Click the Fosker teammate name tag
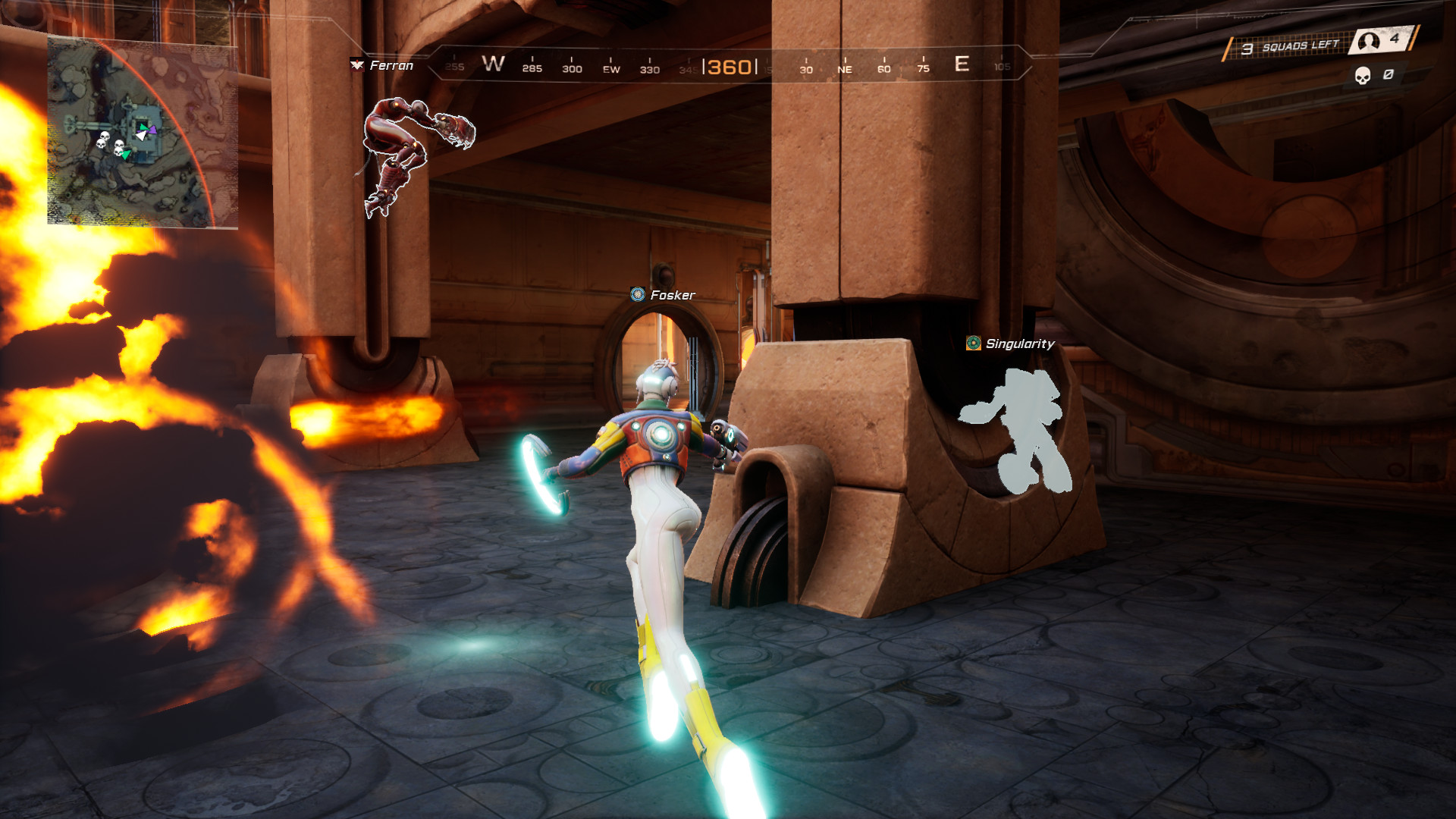This screenshot has width=1456, height=819. coord(664,295)
